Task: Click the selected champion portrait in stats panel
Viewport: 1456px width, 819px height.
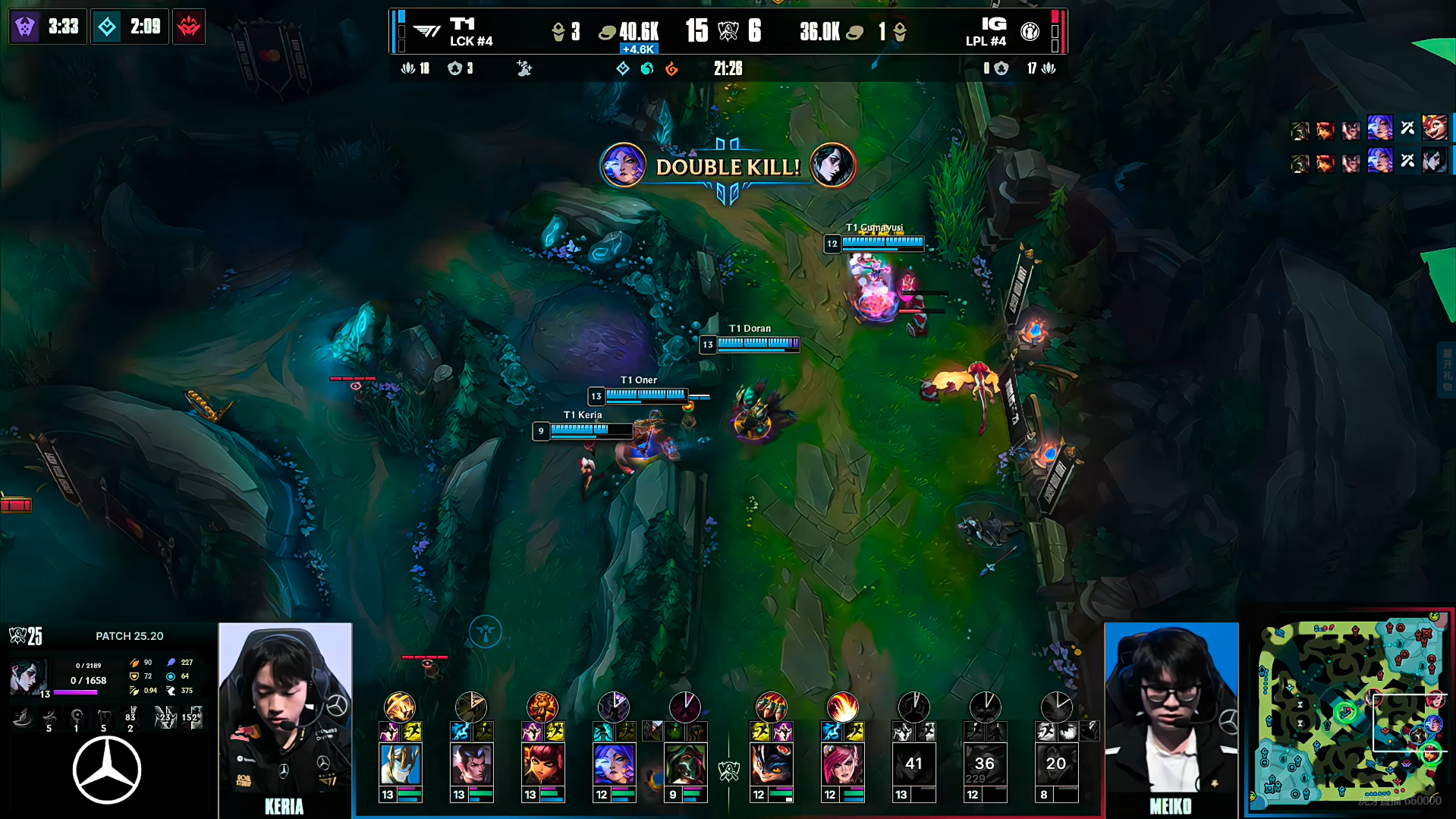Action: 27,676
